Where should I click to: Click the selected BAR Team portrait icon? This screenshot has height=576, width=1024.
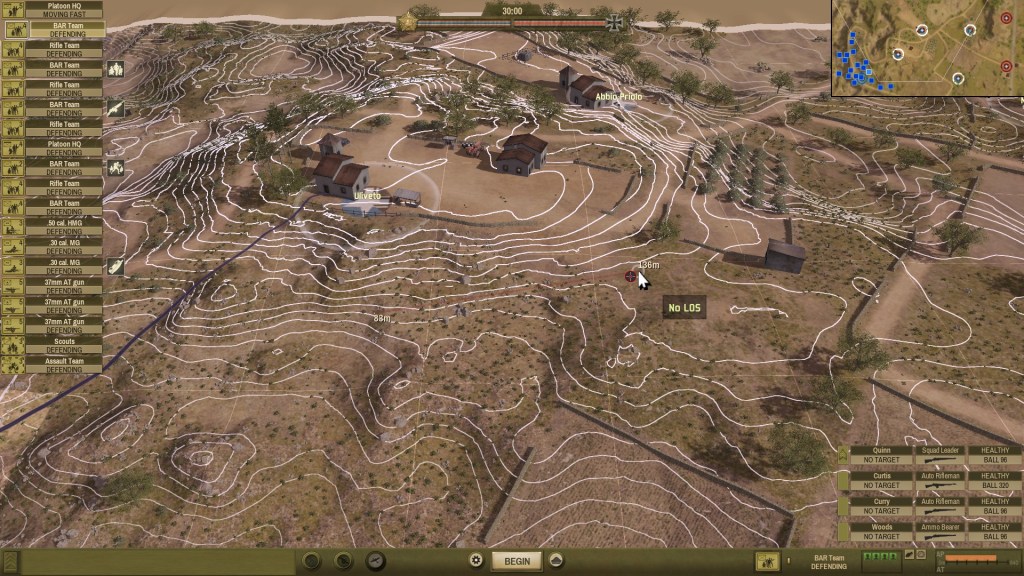pyautogui.click(x=768, y=562)
